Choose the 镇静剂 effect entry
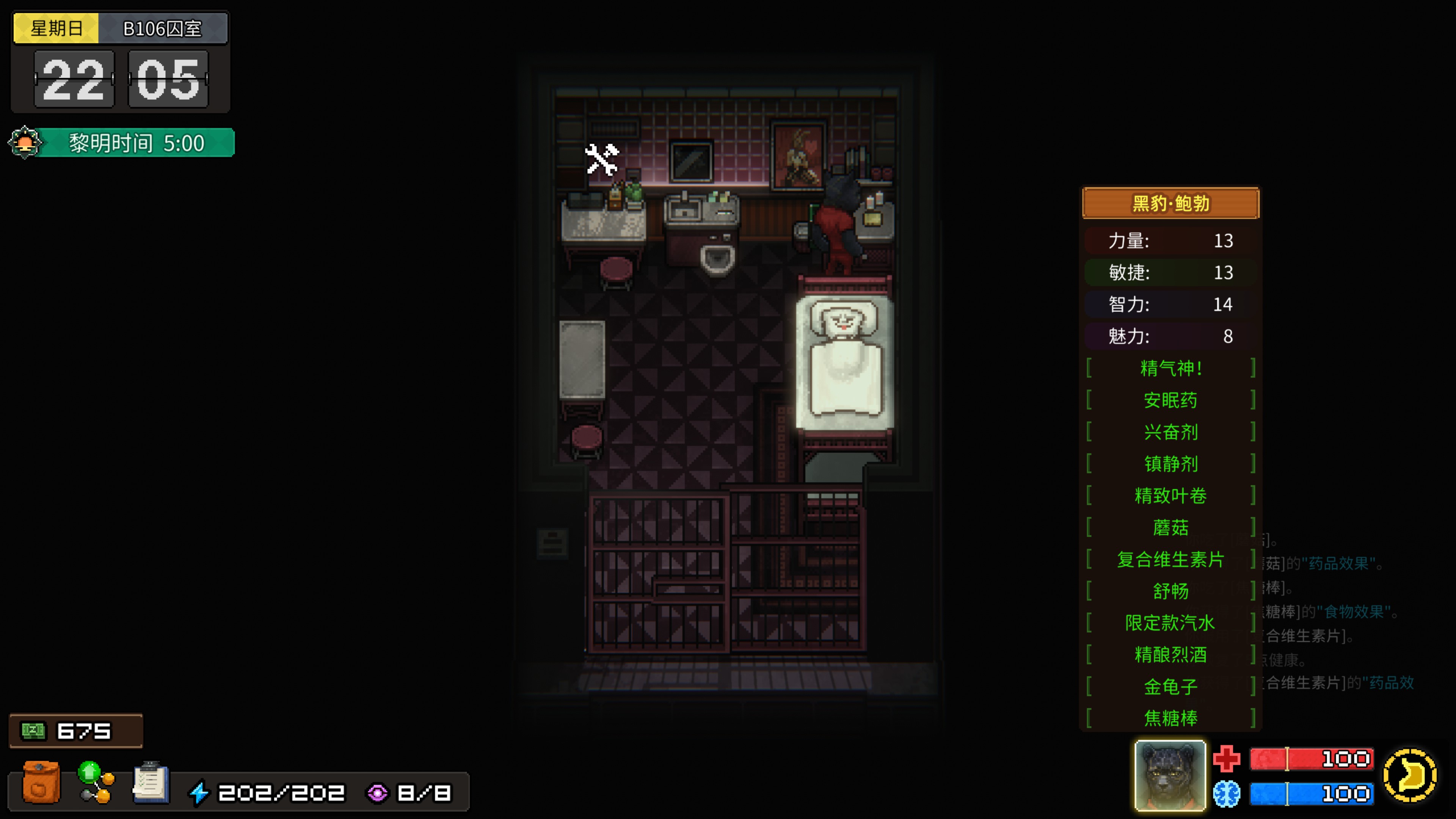Viewport: 1456px width, 819px height. pyautogui.click(x=1170, y=464)
